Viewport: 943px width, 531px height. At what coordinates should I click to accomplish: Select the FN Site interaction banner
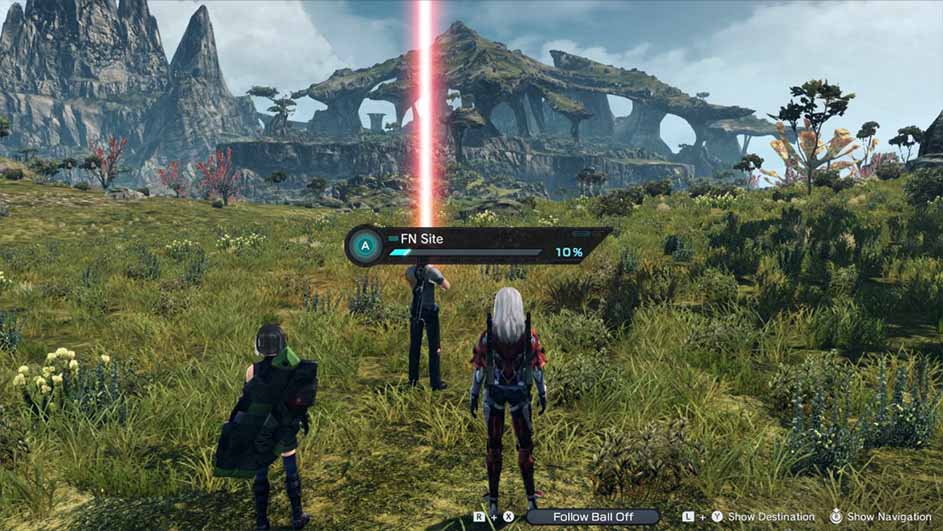point(477,245)
